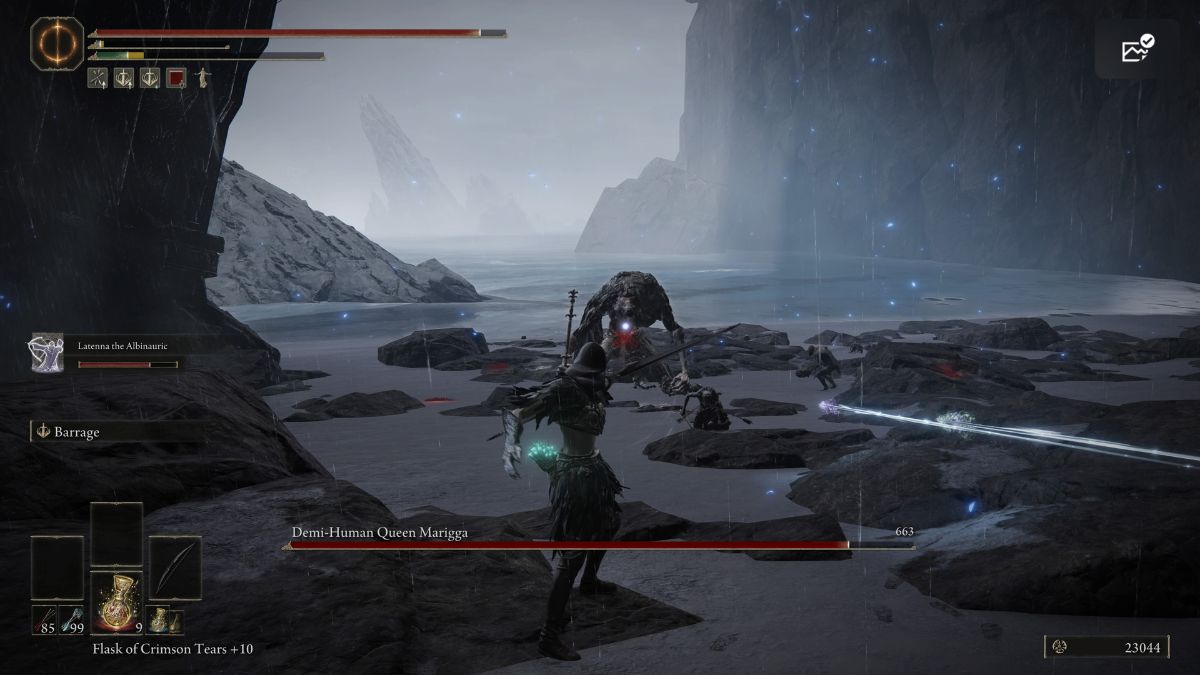Viewport: 1200px width, 675px height.
Task: Choose the red arrows with 85 count
Action: [44, 619]
